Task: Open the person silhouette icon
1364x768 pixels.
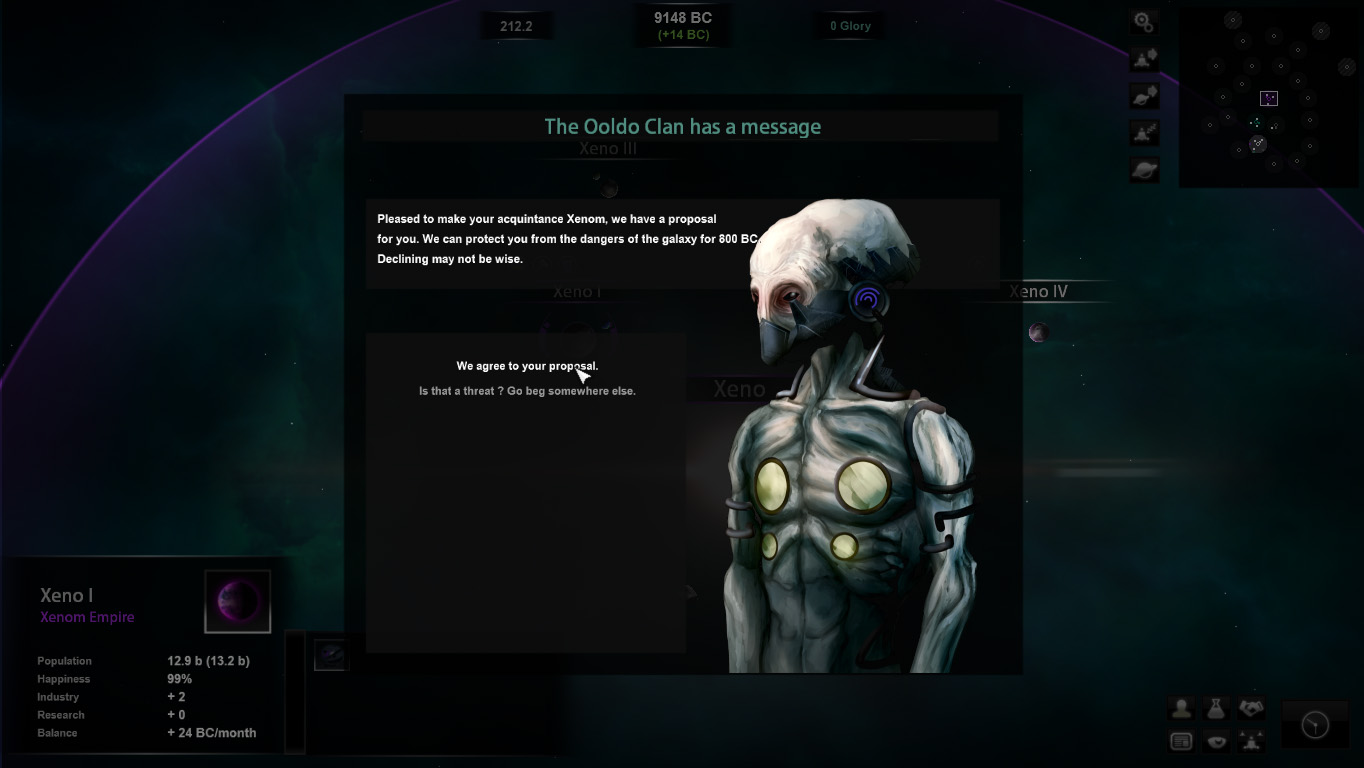Action: tap(1182, 708)
